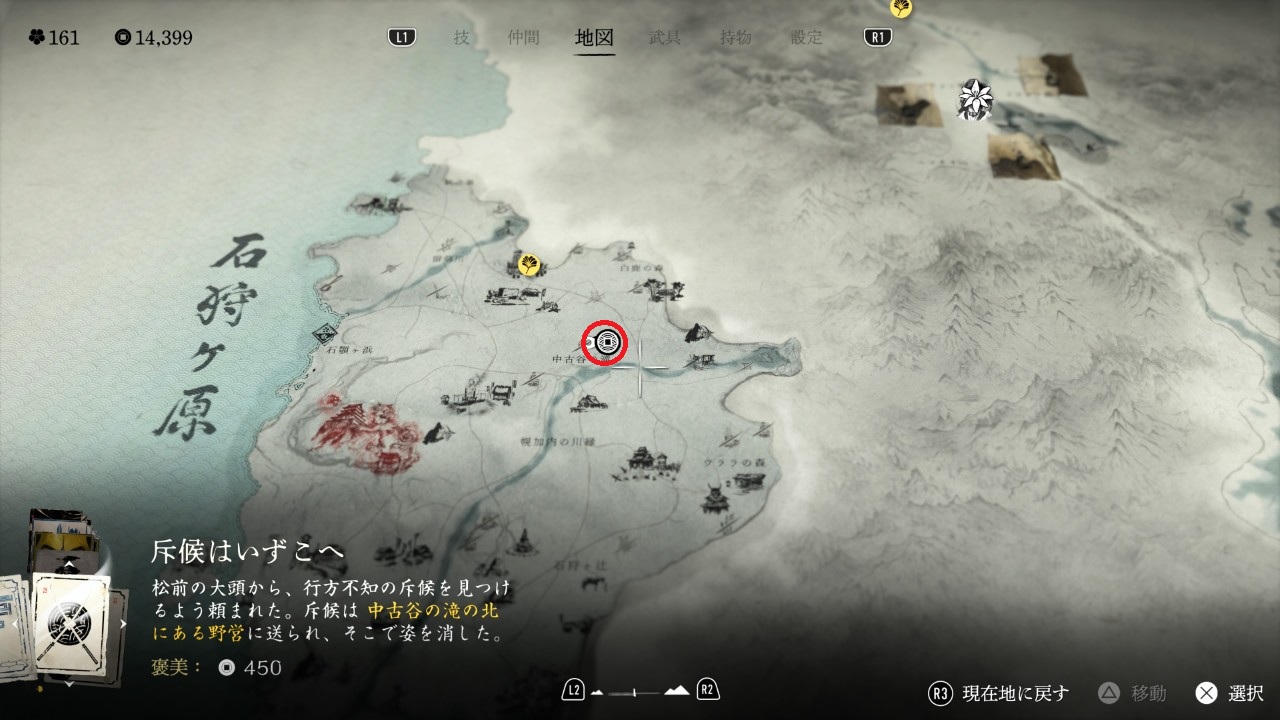Screen dimensions: 1280x720
Task: Click the yellow ginkgo leaf marker on the peninsula
Action: point(529,264)
